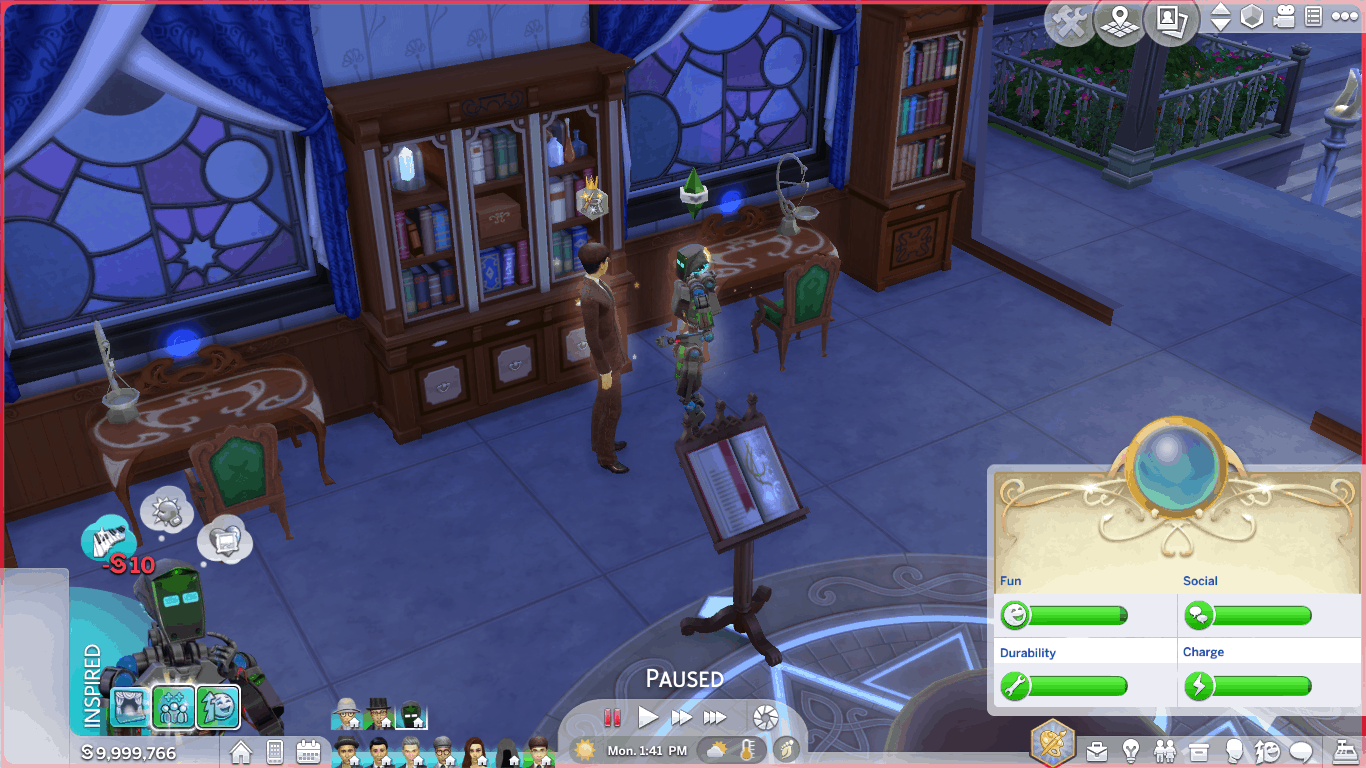Set game speed to ultra (three arrows)
Viewport: 1366px width, 768px height.
(x=715, y=717)
